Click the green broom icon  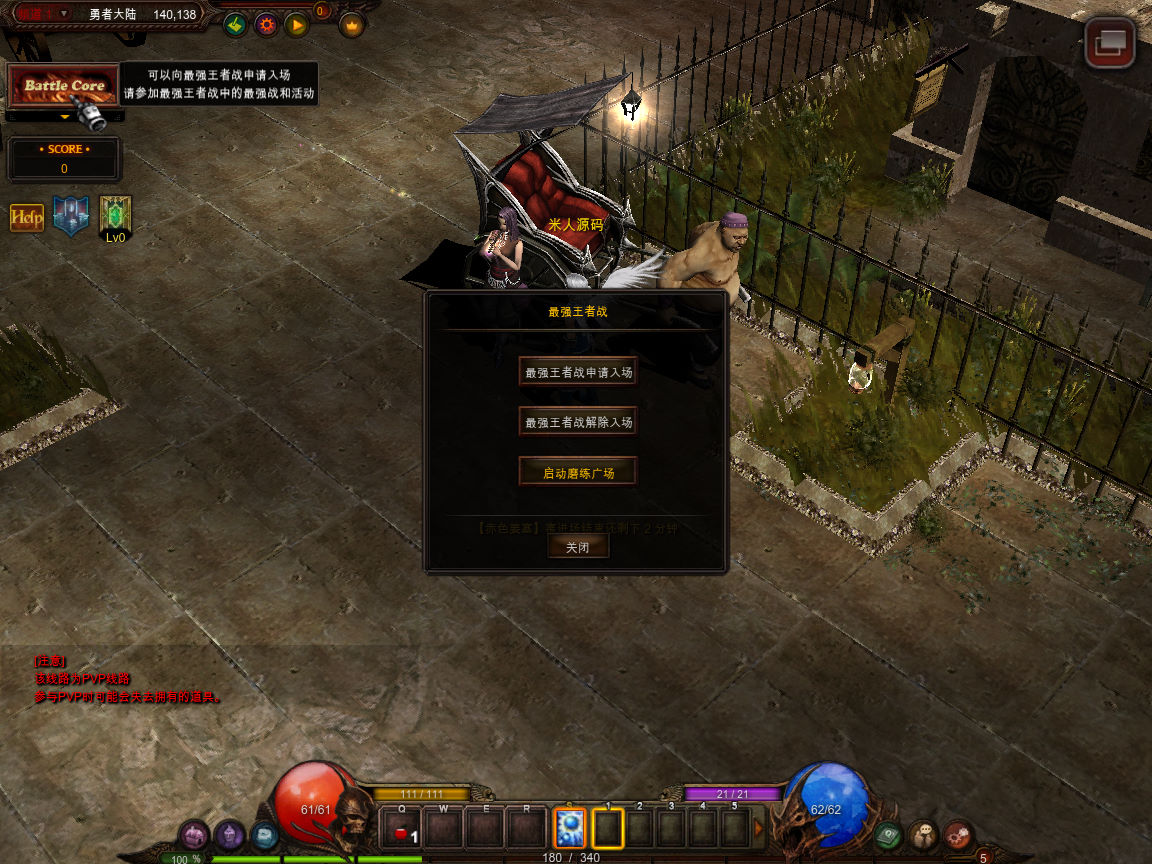(x=235, y=25)
